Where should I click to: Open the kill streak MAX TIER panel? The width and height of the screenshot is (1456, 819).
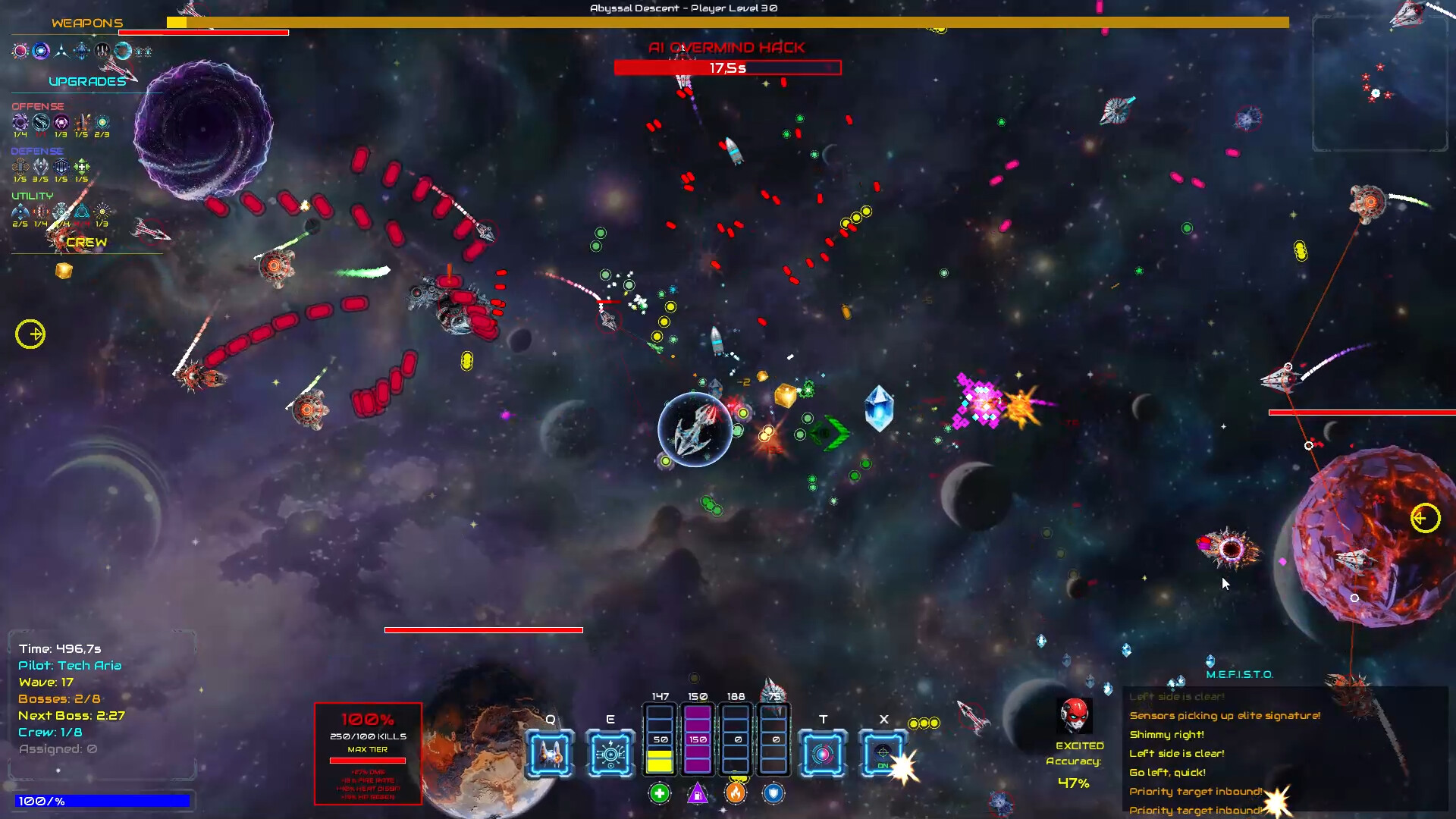[x=368, y=753]
